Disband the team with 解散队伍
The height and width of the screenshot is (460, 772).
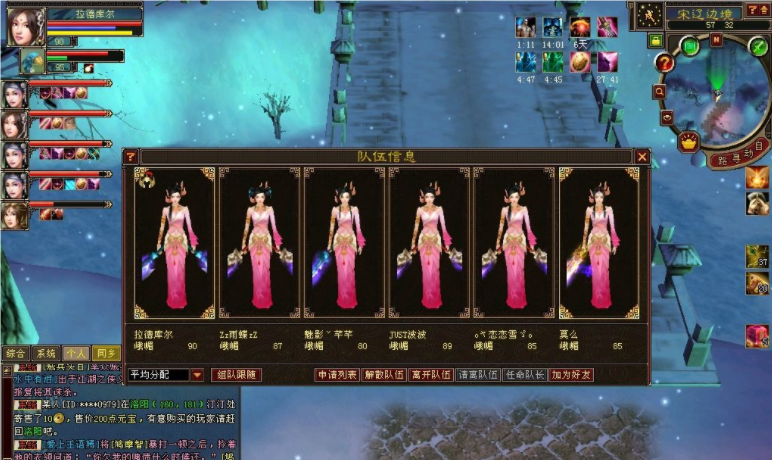(384, 375)
